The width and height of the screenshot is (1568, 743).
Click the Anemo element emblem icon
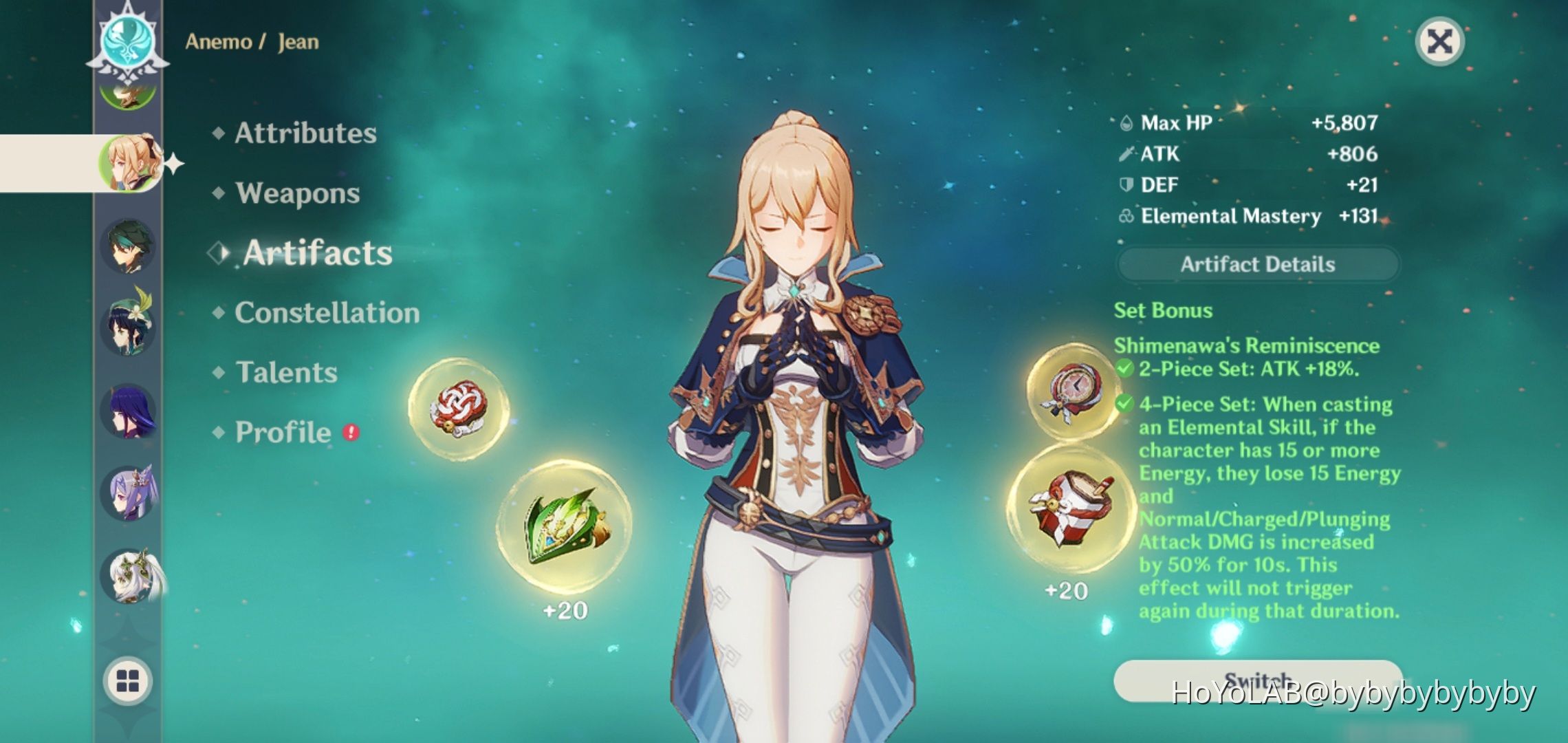click(128, 40)
